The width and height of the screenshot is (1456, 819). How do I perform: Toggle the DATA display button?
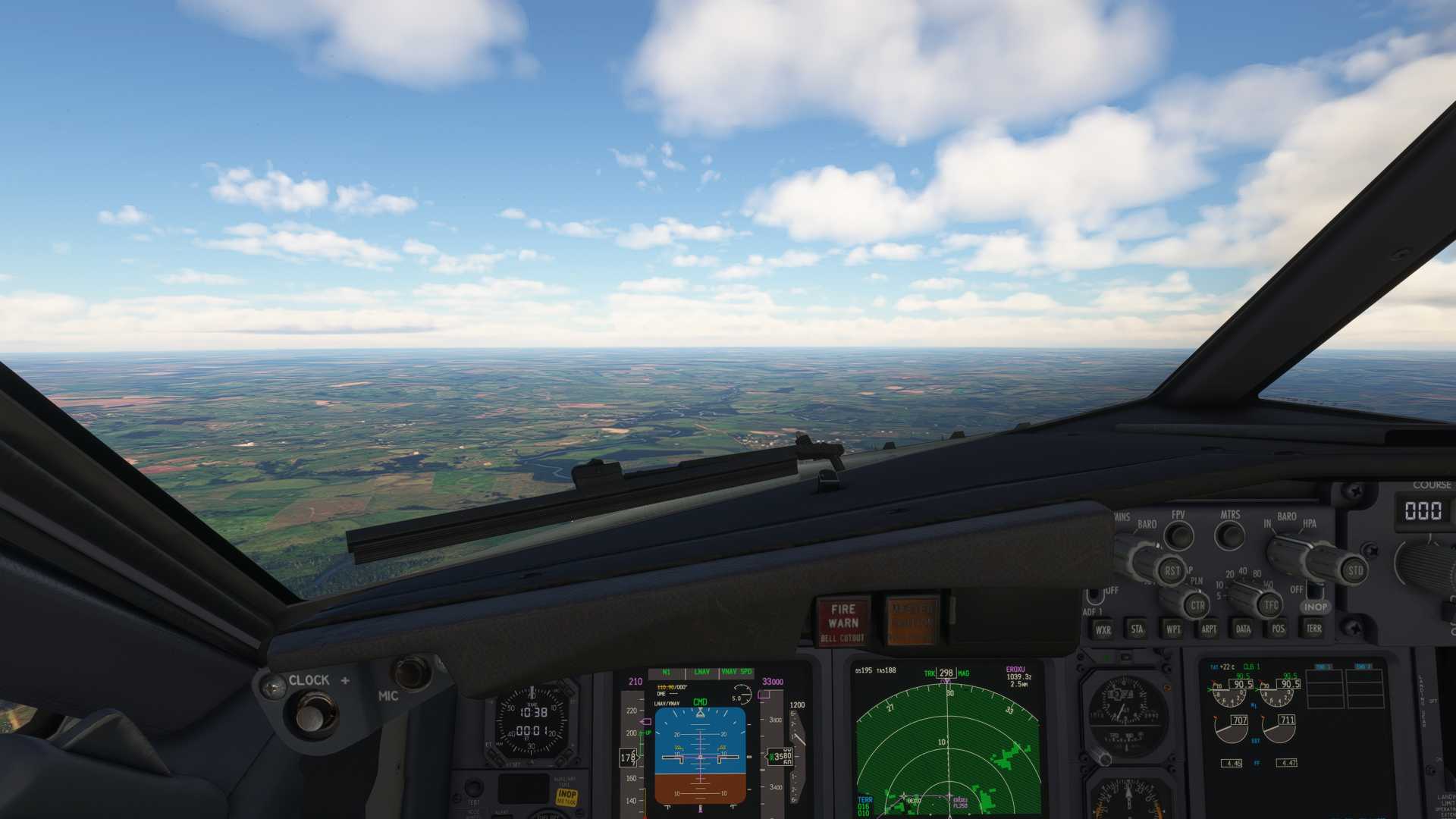pyautogui.click(x=1243, y=629)
